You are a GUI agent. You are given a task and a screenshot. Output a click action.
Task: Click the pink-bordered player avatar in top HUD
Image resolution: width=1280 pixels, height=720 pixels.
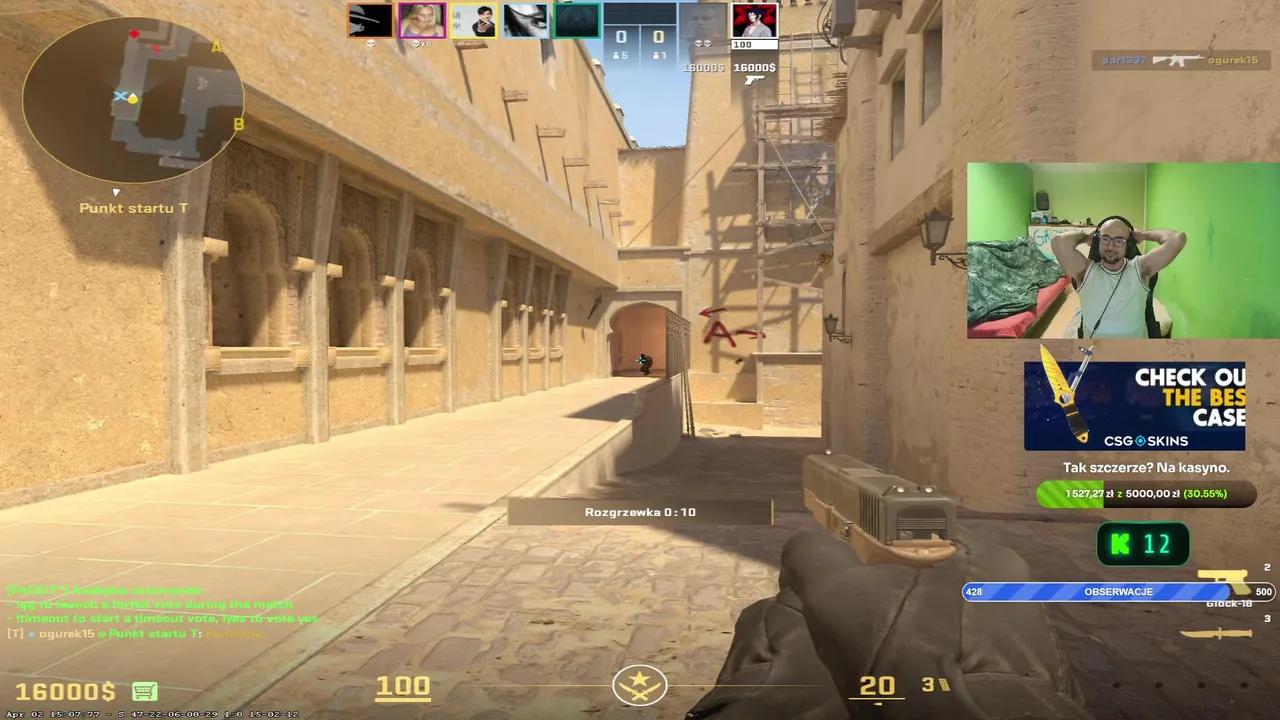[x=421, y=20]
